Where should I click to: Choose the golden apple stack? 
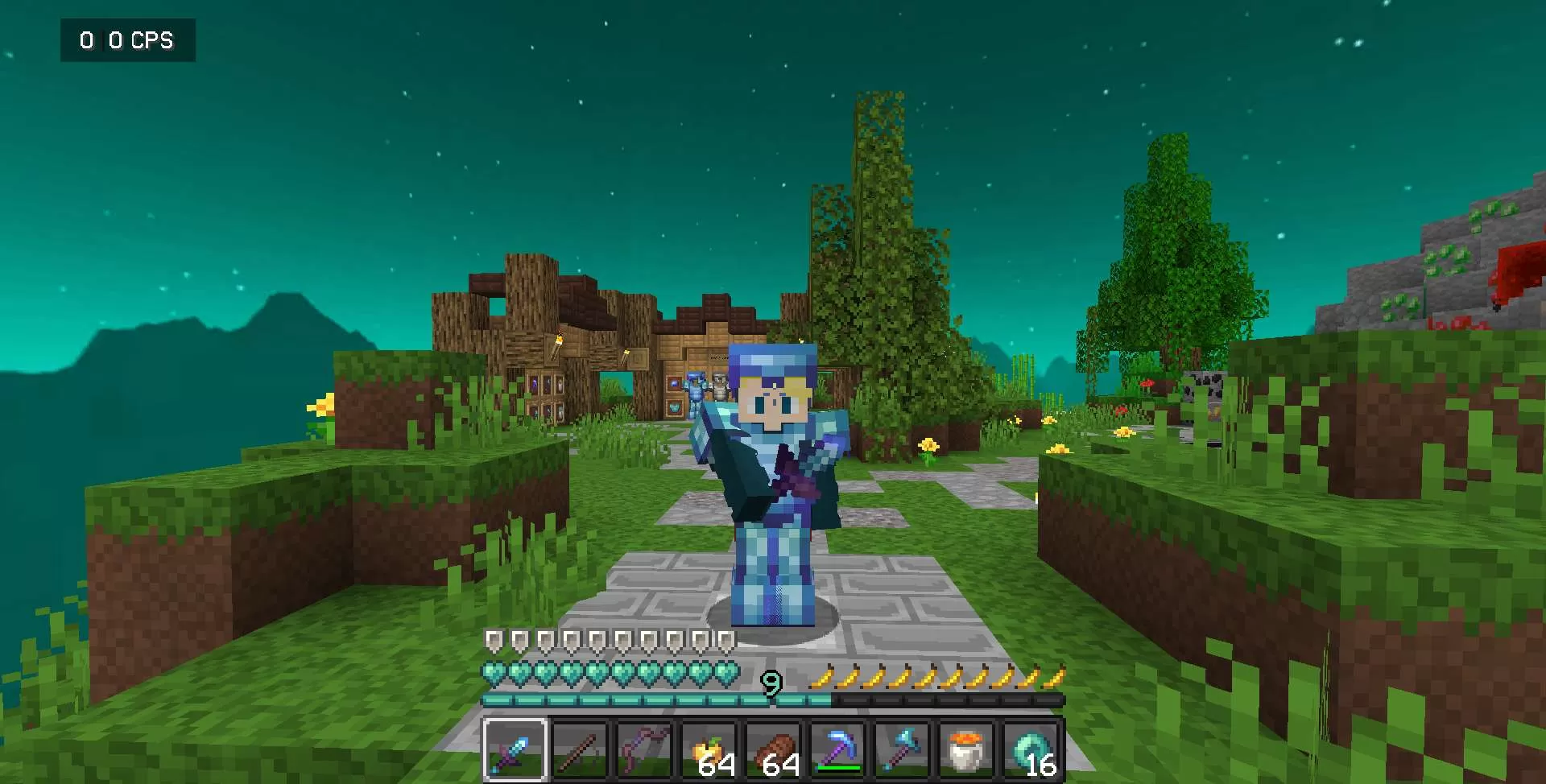tap(709, 751)
